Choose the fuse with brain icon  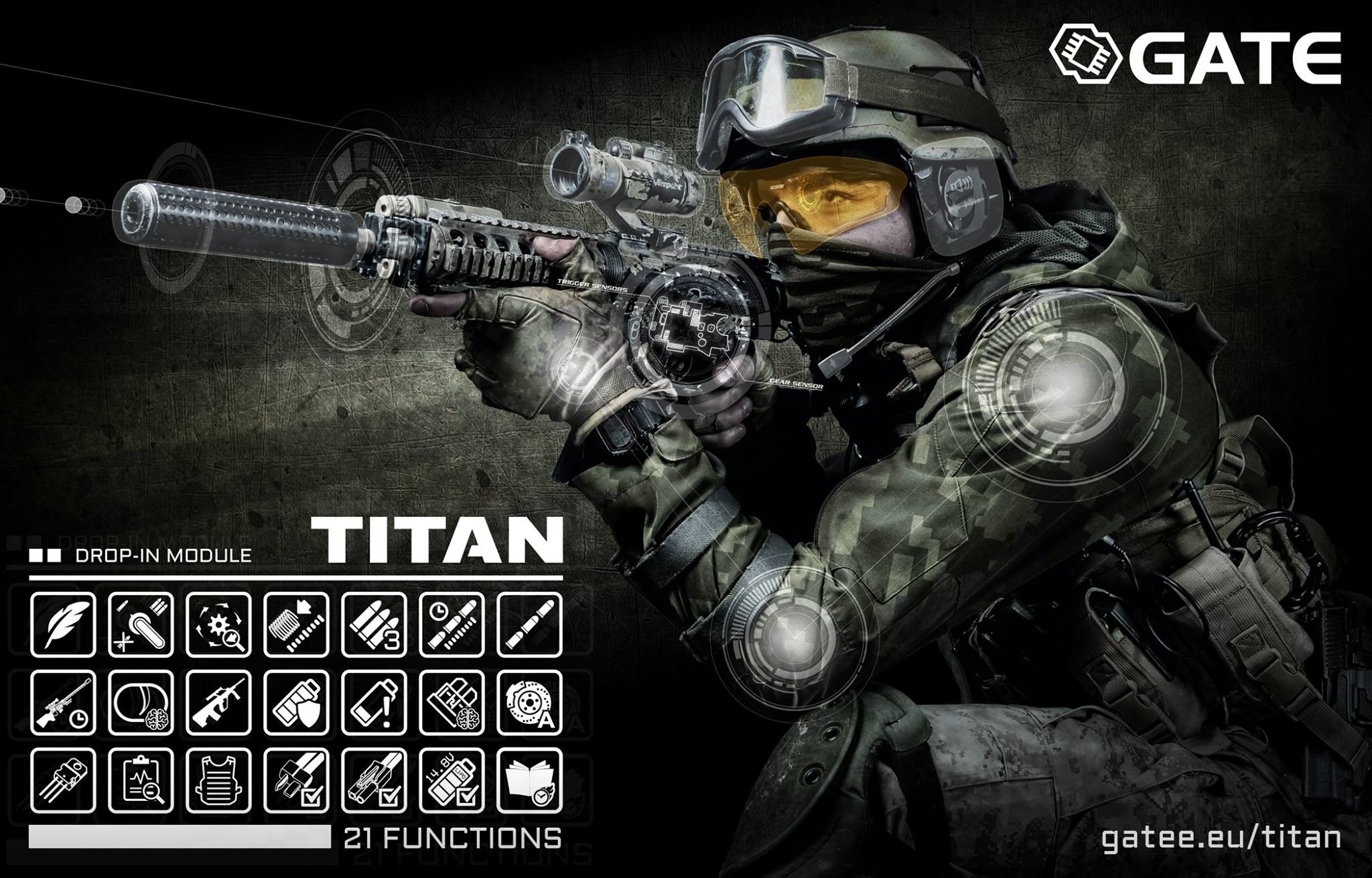[x=452, y=702]
